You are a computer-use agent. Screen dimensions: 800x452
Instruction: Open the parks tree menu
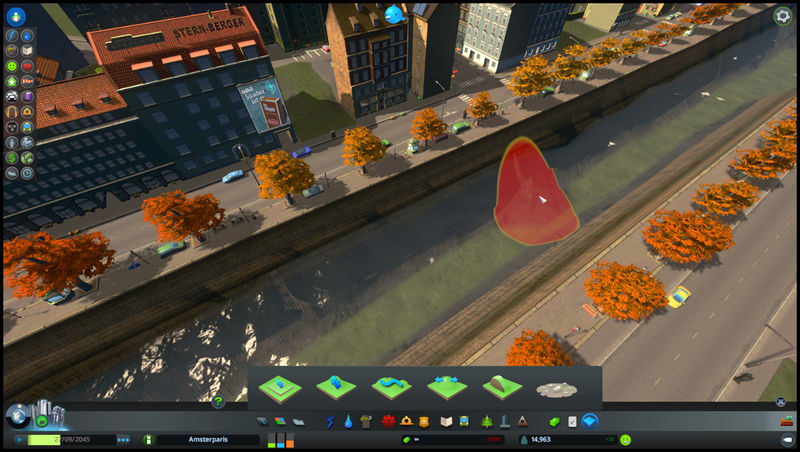click(x=486, y=421)
